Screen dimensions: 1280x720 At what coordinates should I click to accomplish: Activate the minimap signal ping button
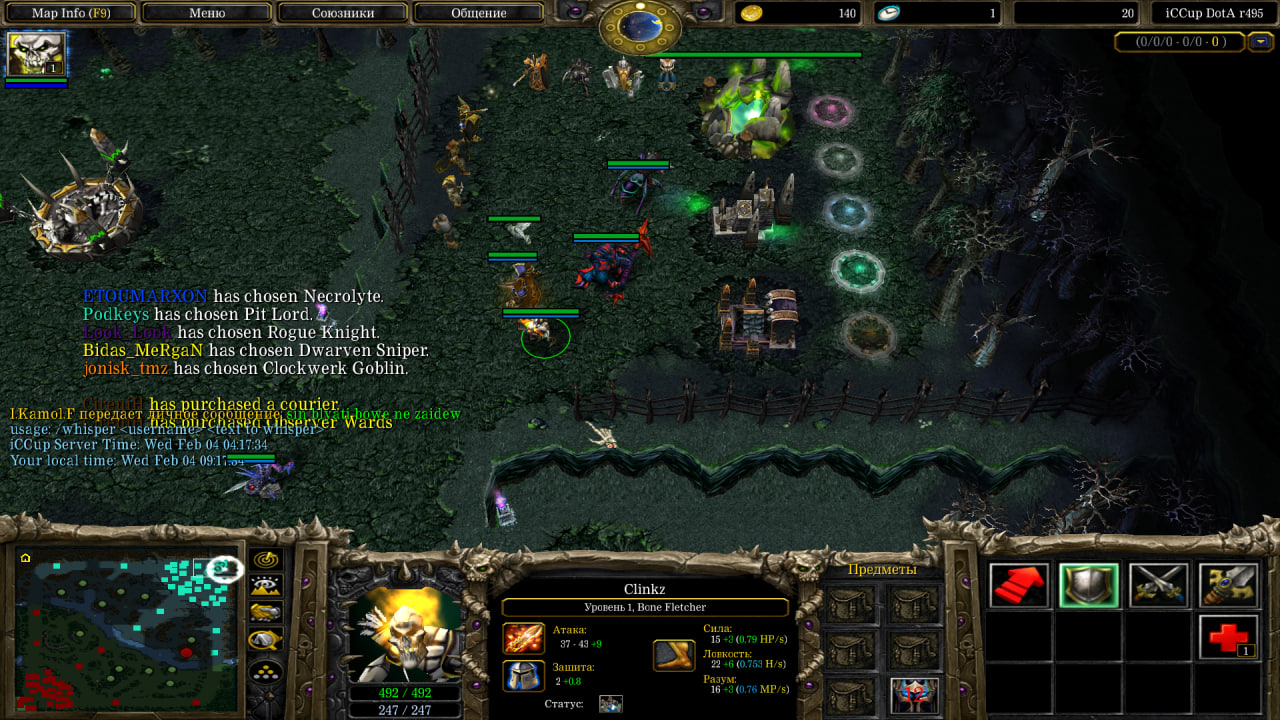pyautogui.click(x=266, y=560)
